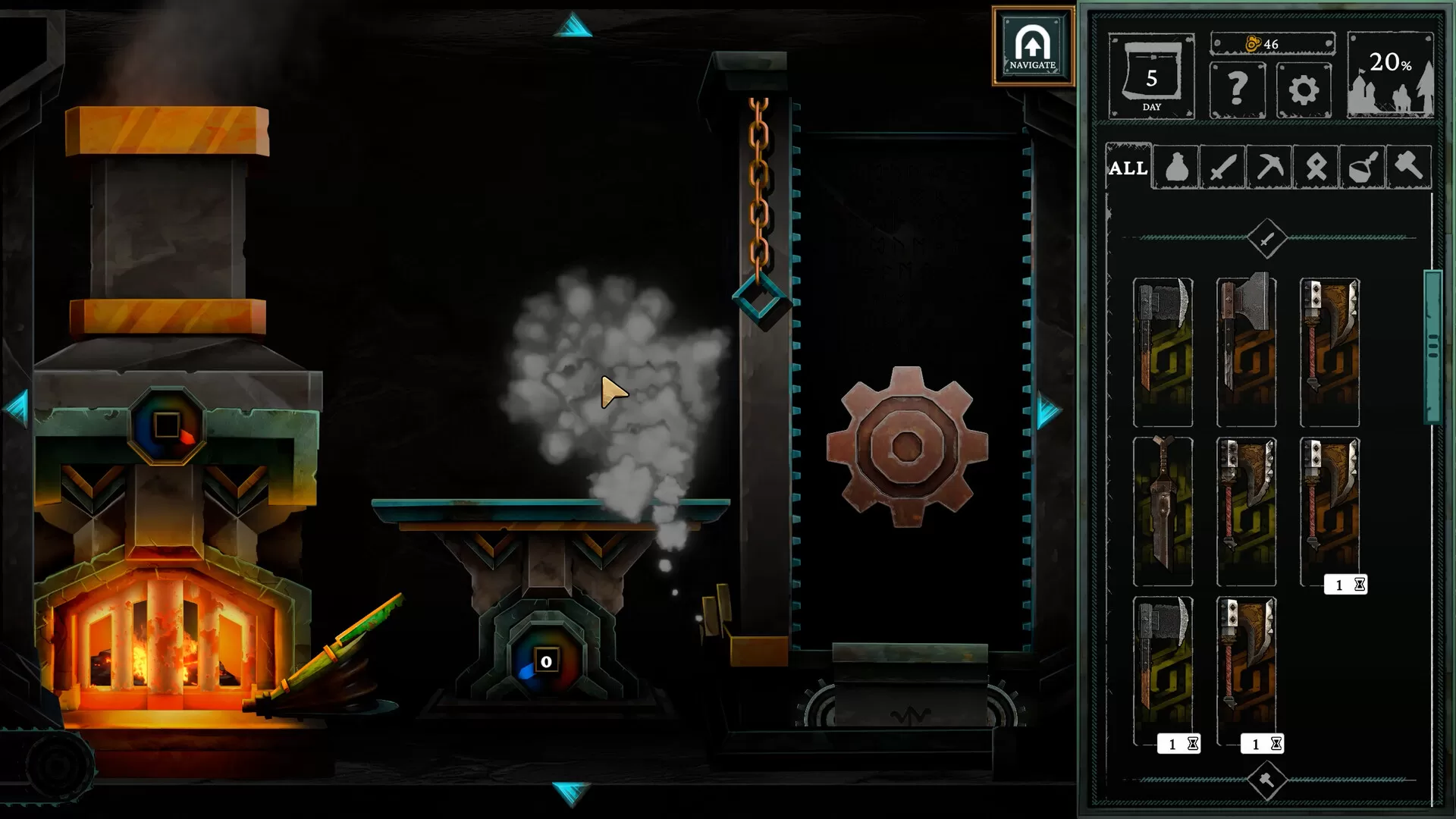The height and width of the screenshot is (819, 1456).
Task: Select the crucible ladle category filter
Action: tap(1363, 167)
